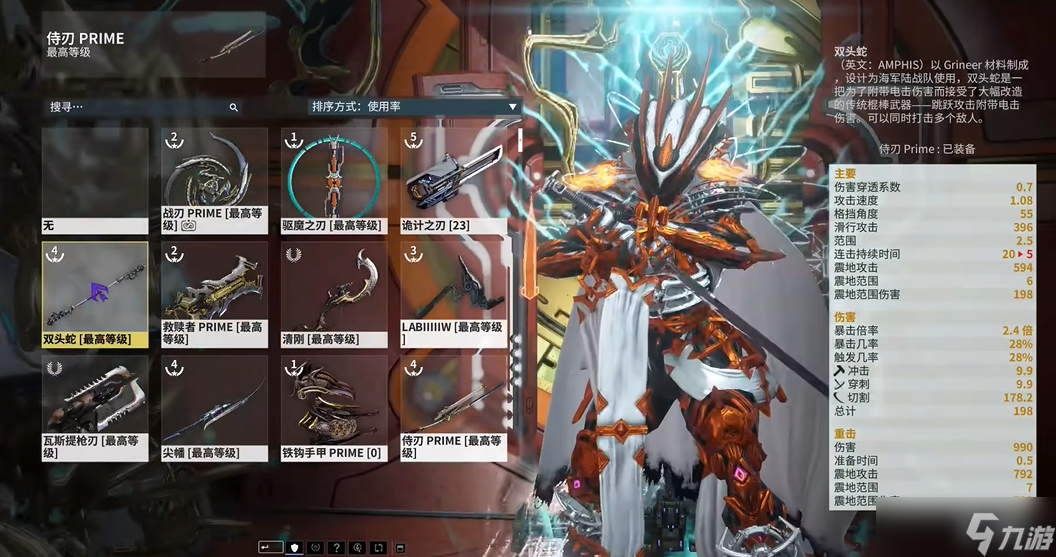Pick the LABIIIIIW weapon tile

pyautogui.click(x=453, y=294)
